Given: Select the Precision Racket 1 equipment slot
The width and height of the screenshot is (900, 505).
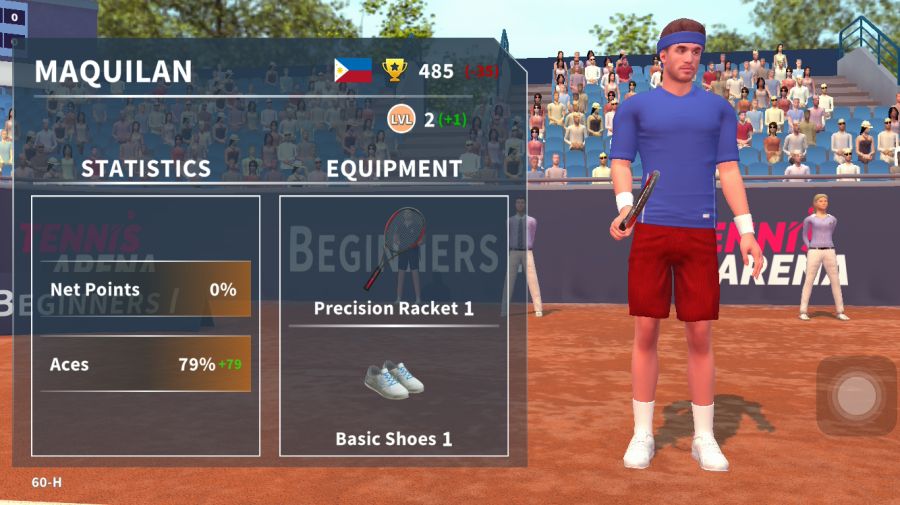Looking at the screenshot, I should (394, 260).
